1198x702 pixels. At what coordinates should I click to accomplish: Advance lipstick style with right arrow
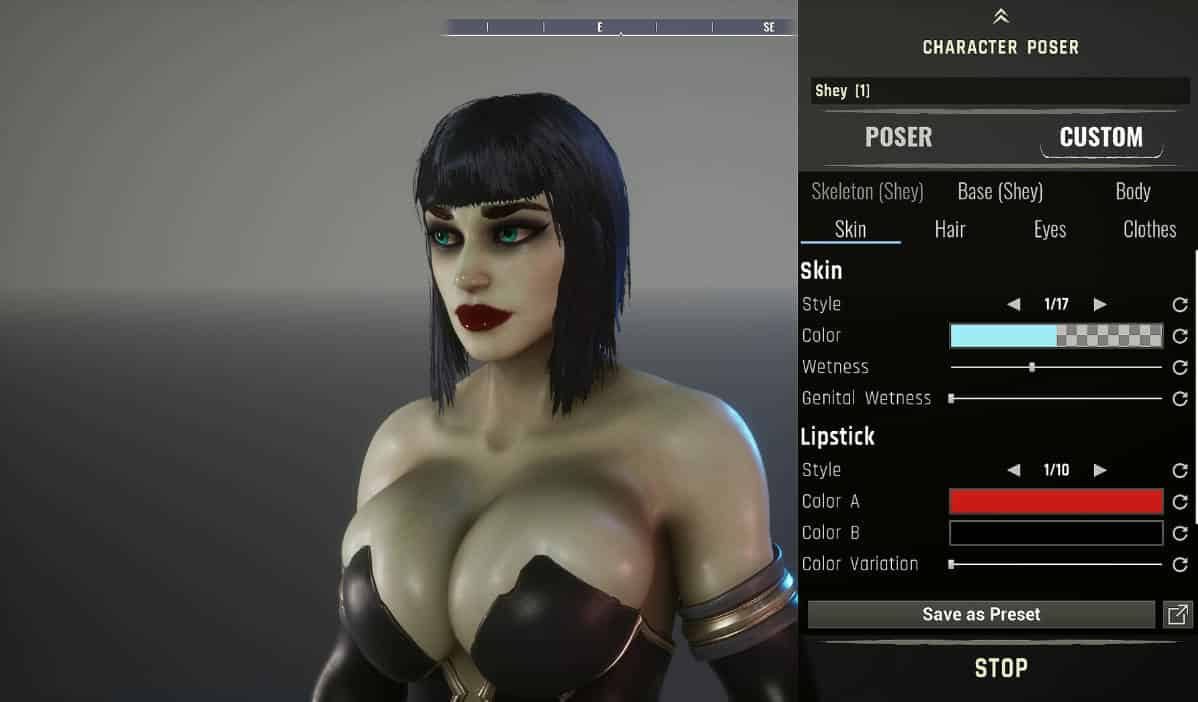click(x=1100, y=470)
